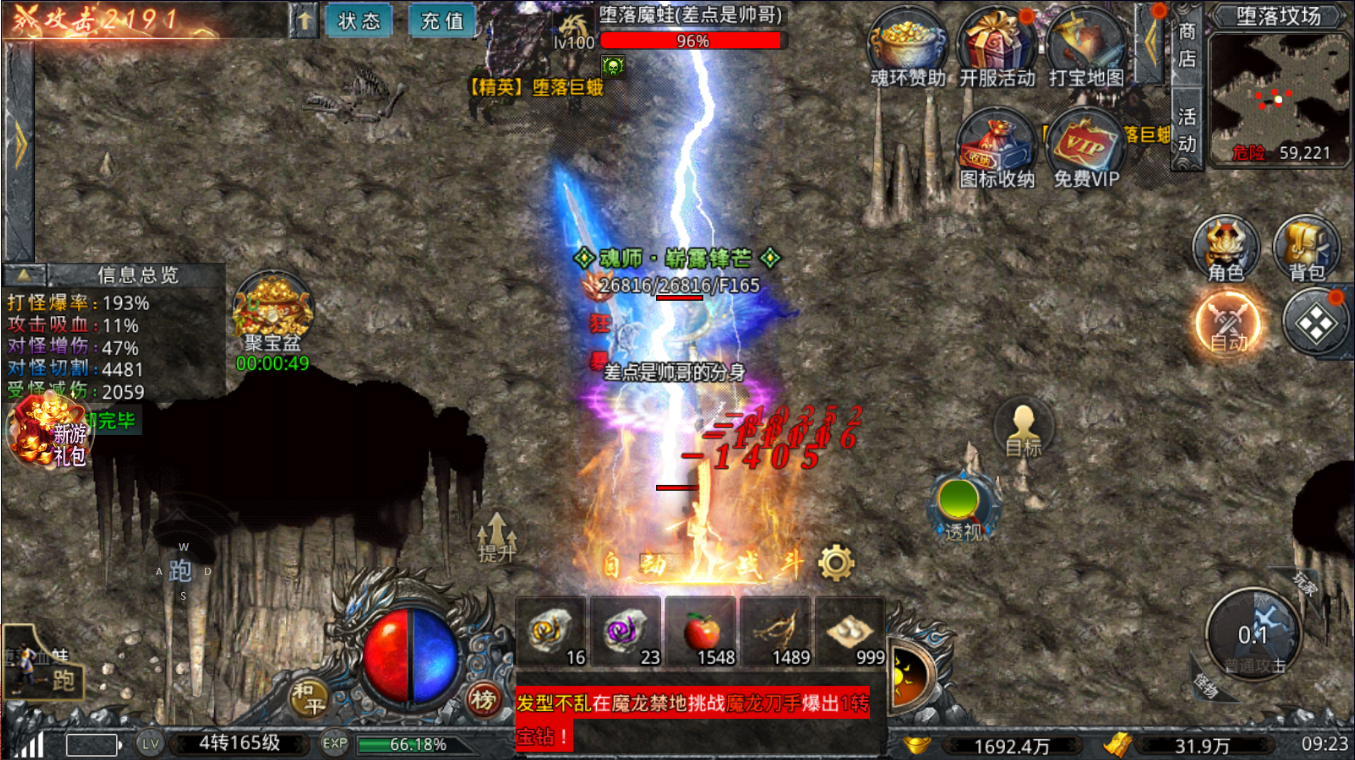
Task: Tap the 图标收纳 icon organizer
Action: coord(996,146)
